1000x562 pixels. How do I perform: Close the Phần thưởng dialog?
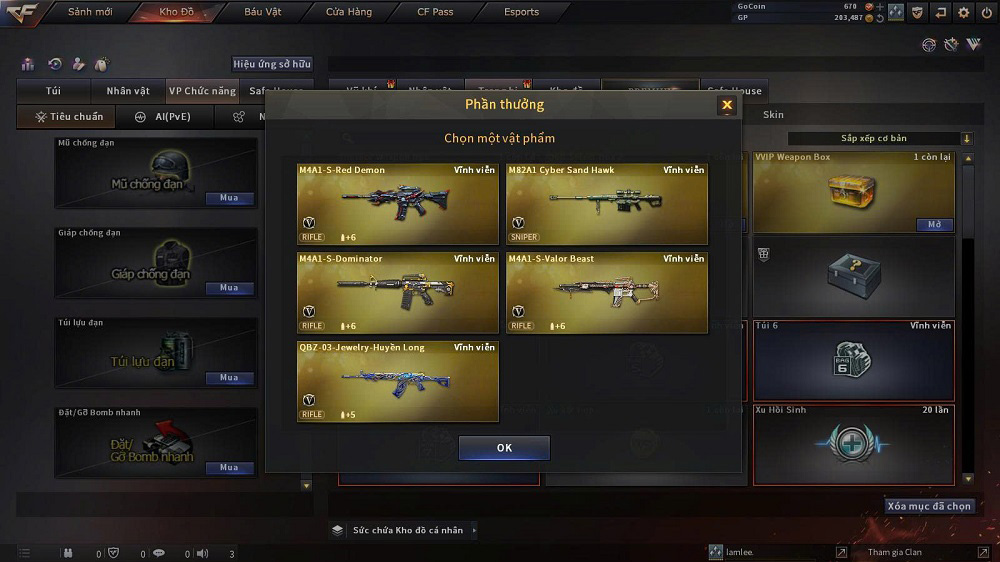coord(727,105)
